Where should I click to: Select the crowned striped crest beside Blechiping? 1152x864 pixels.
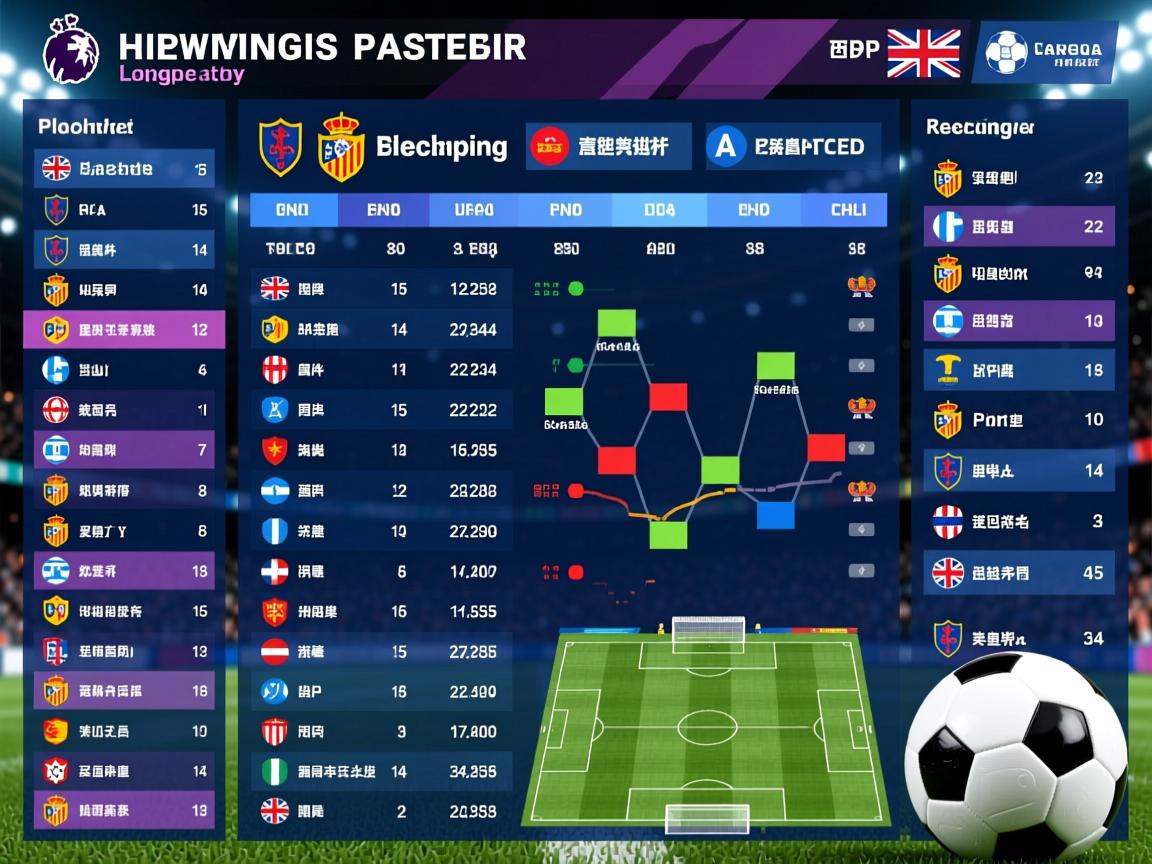[340, 148]
